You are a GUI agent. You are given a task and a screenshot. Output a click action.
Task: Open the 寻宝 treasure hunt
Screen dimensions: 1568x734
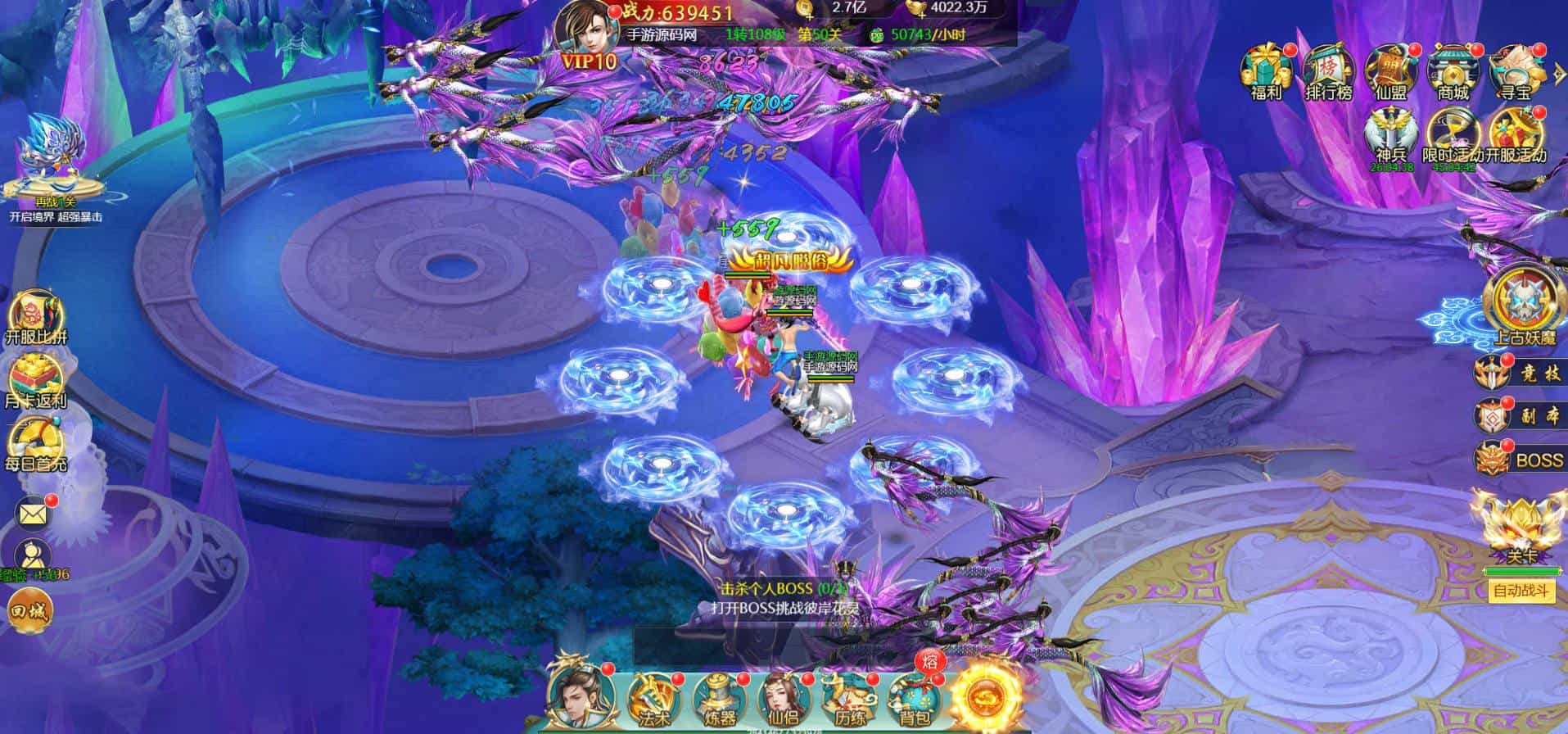[x=1513, y=72]
